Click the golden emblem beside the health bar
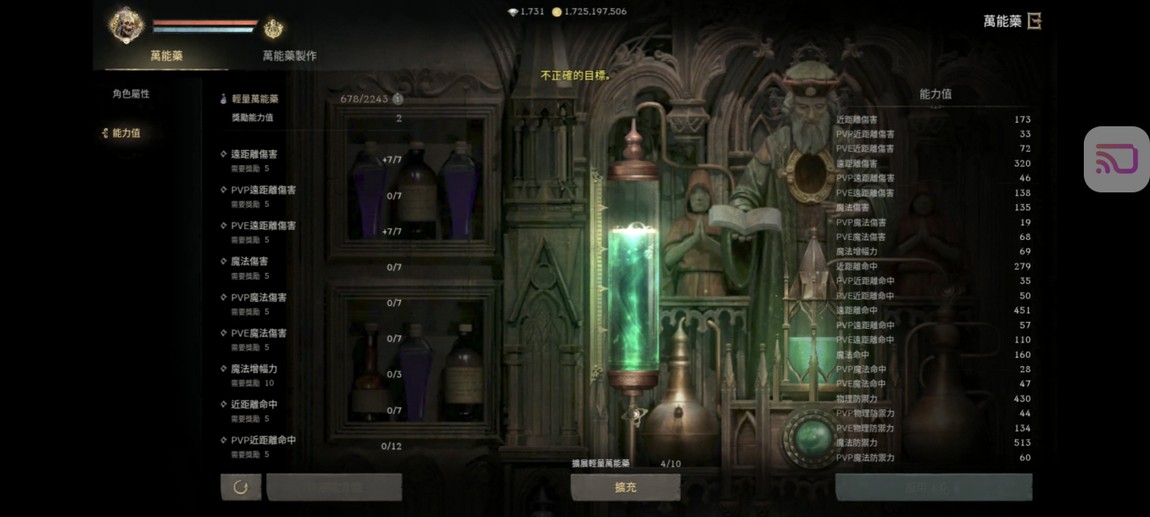Viewport: 1150px width, 517px height. (x=273, y=29)
